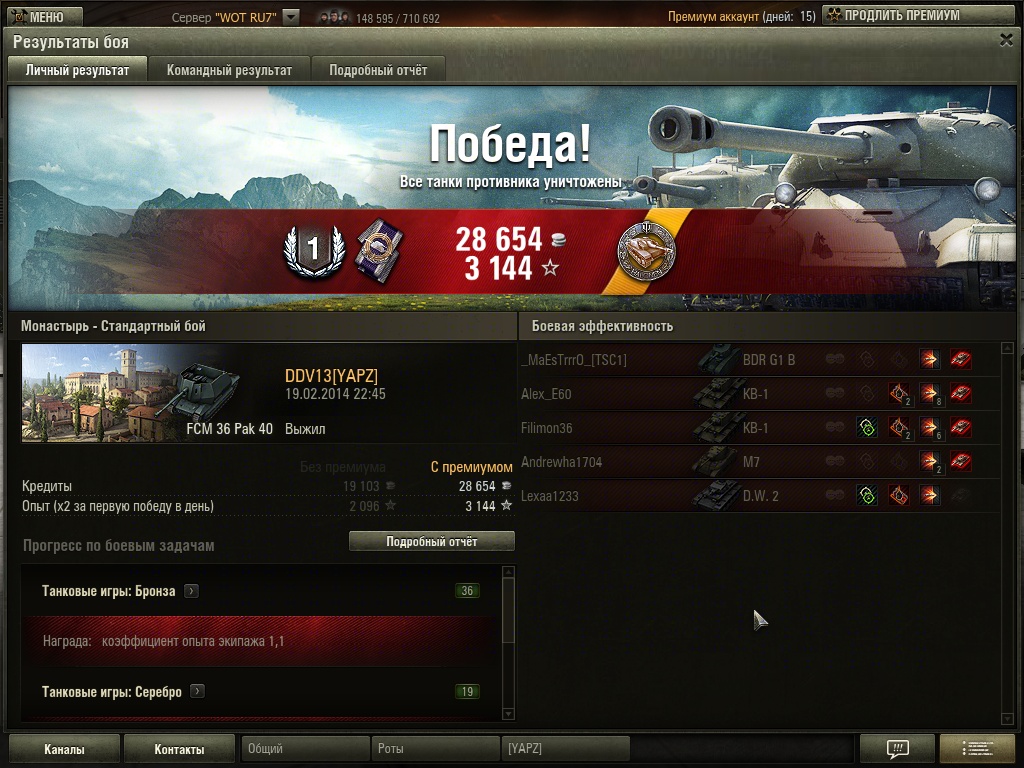Close the battle results window

1006,40
